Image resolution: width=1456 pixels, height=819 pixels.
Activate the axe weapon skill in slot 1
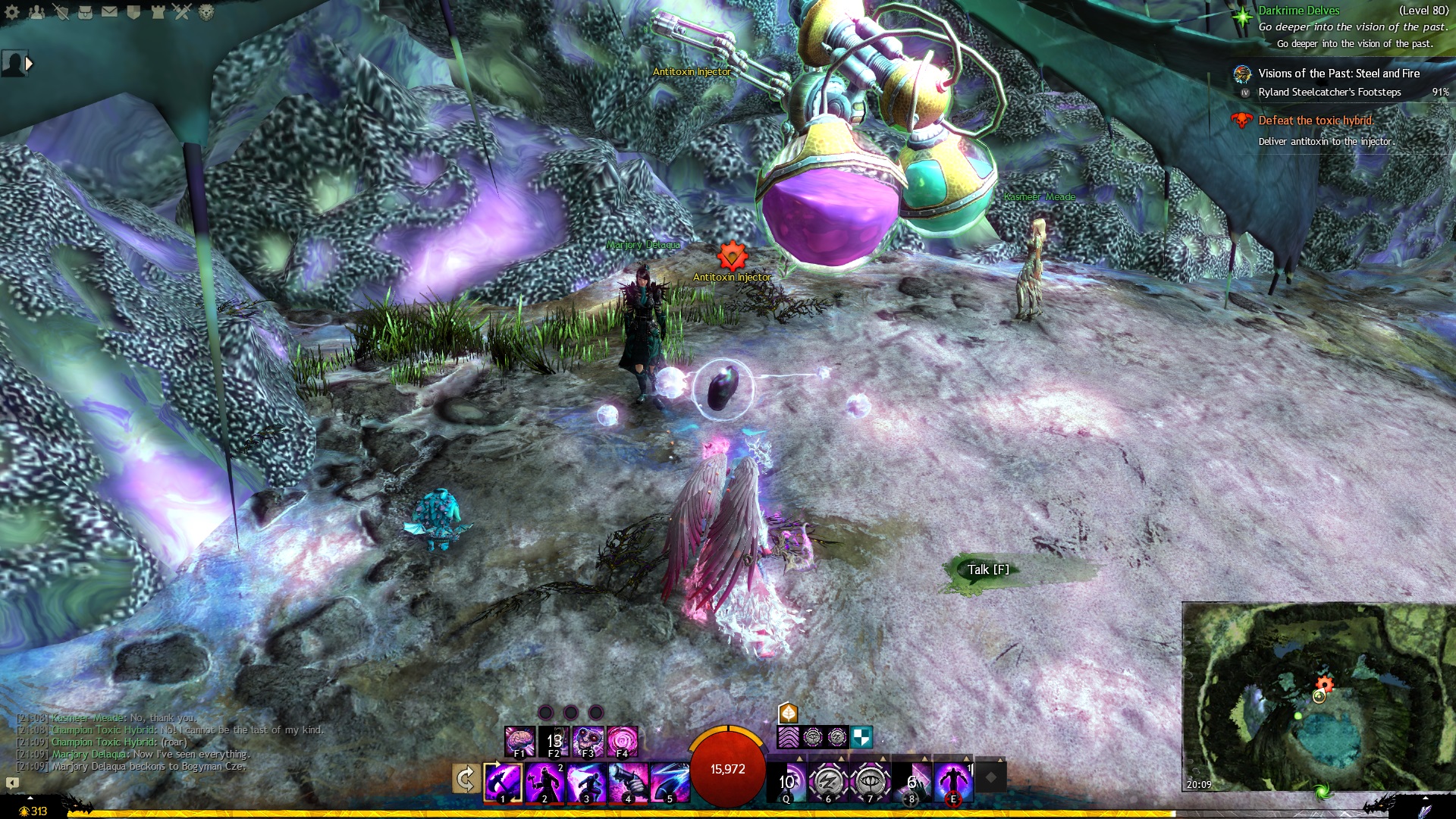[x=503, y=782]
